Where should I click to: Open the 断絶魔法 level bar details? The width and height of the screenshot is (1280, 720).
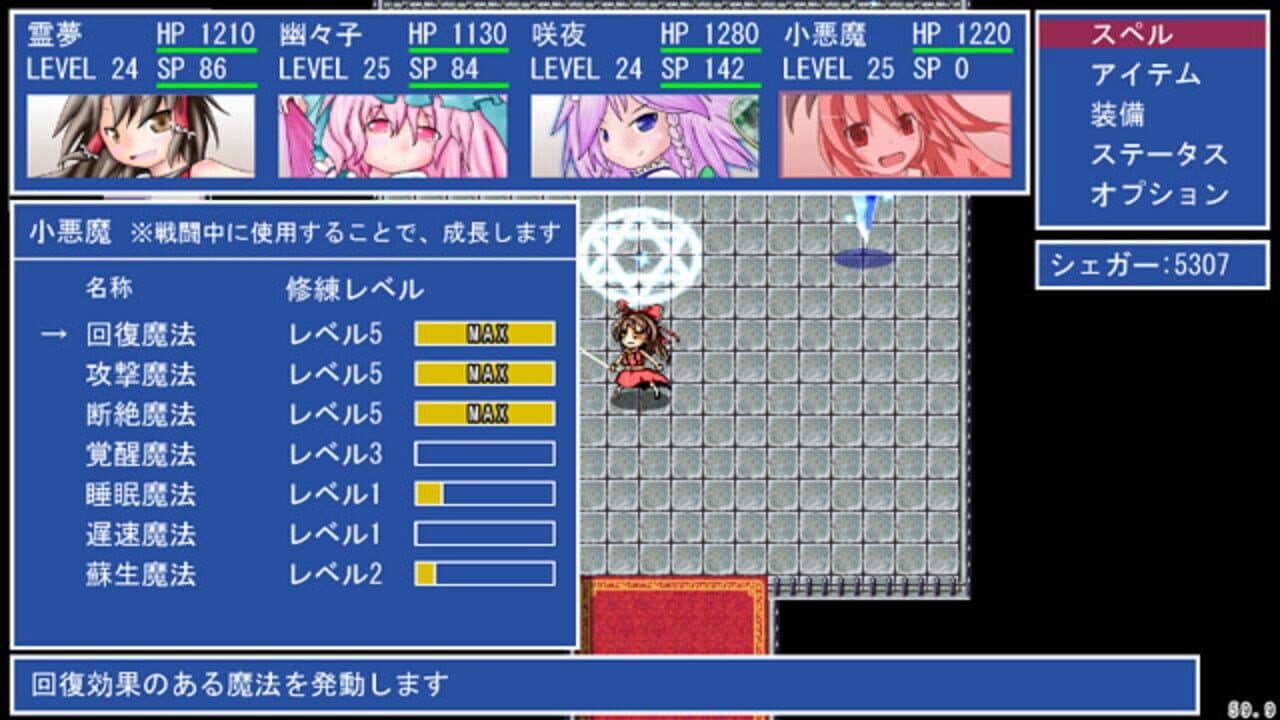coord(483,412)
